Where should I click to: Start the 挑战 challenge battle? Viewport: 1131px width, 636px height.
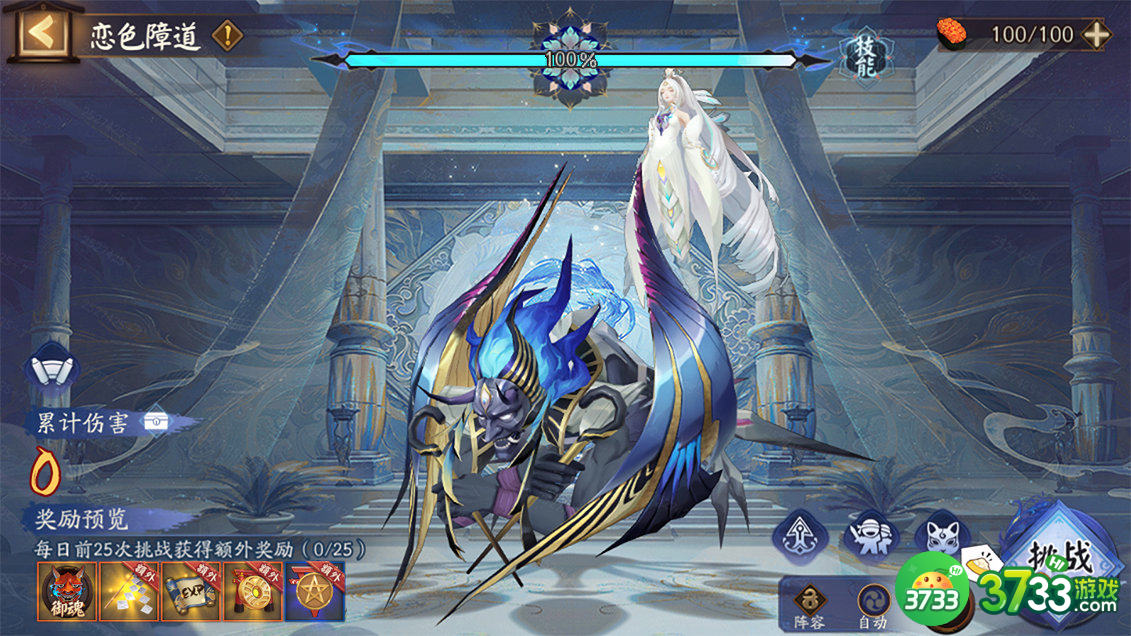1065,560
